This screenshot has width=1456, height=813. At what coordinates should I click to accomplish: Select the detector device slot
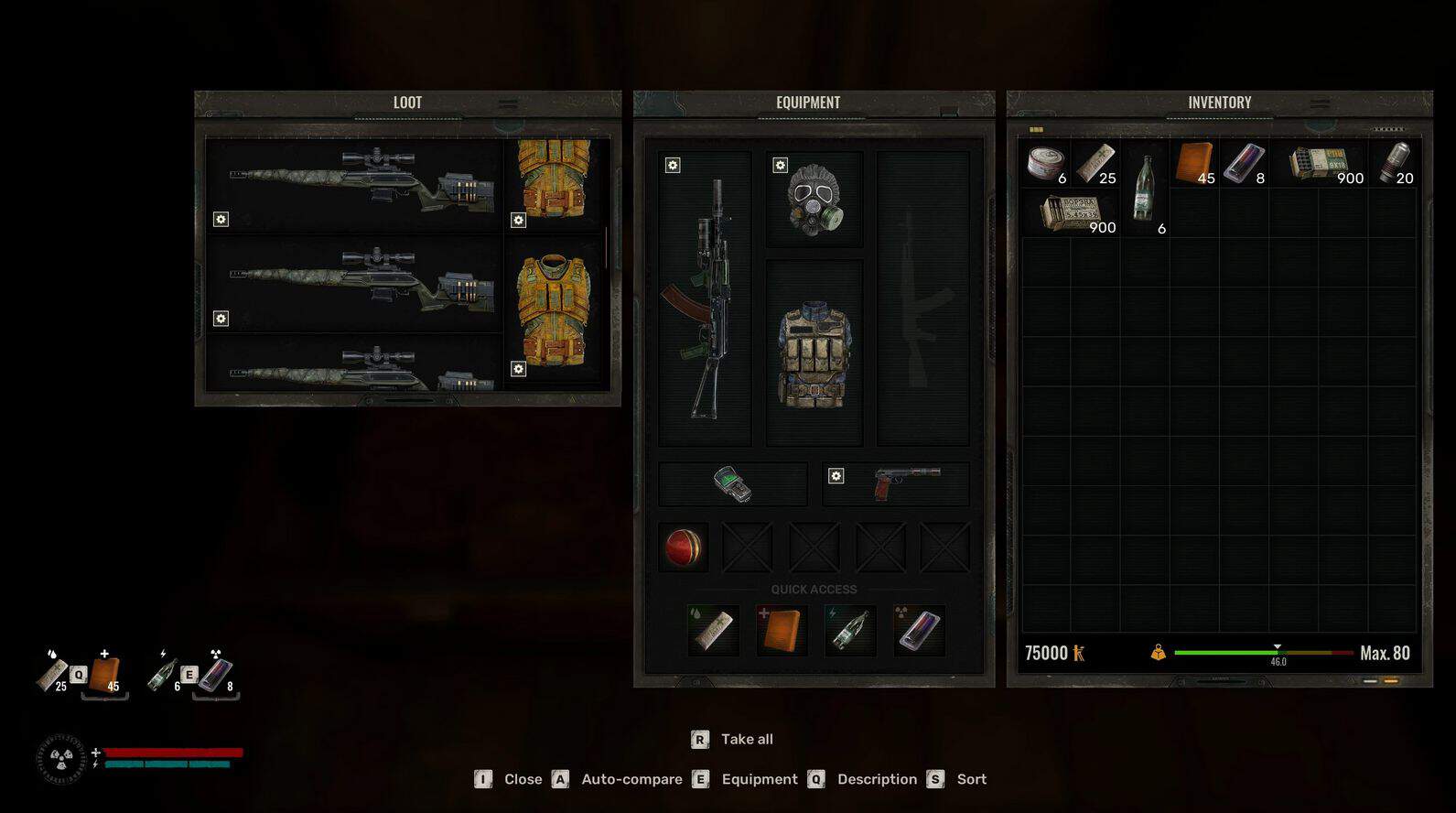732,483
